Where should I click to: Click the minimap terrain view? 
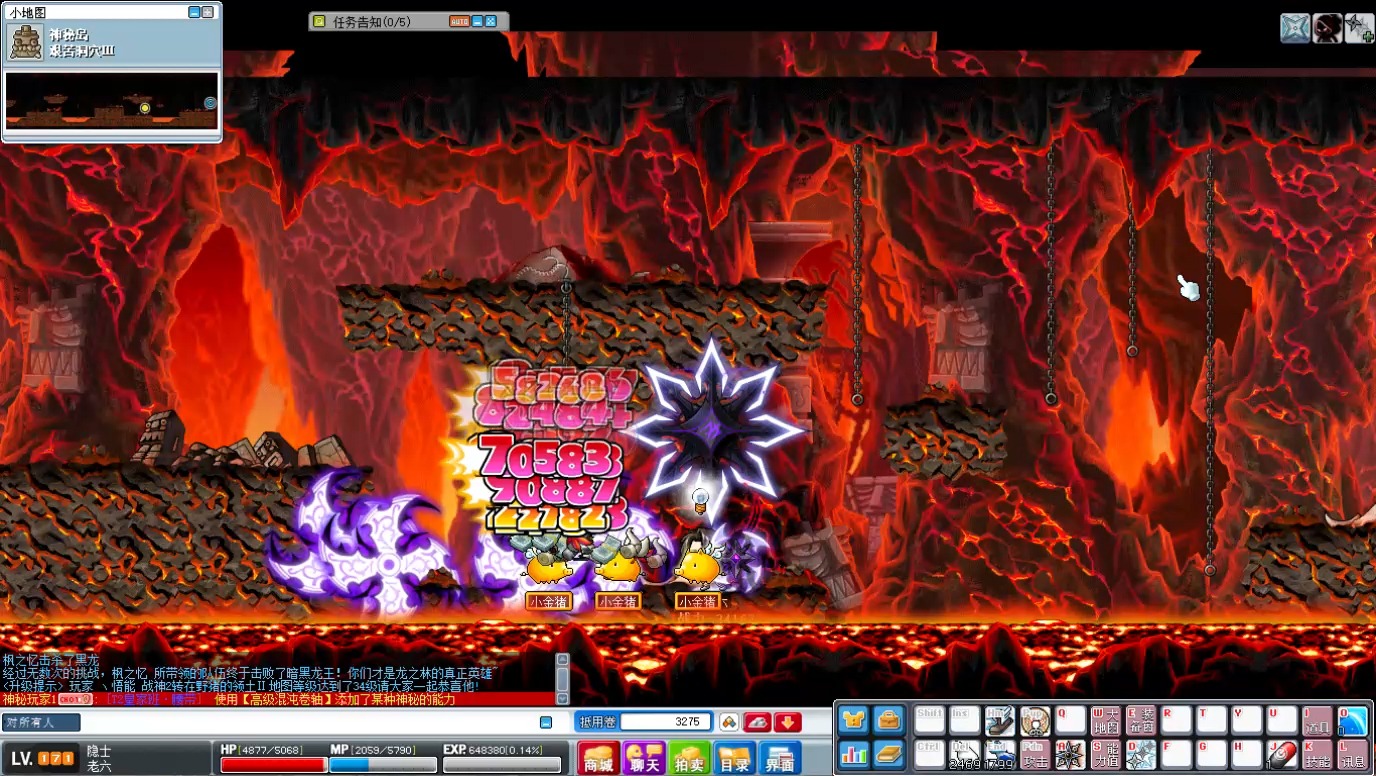pos(111,100)
